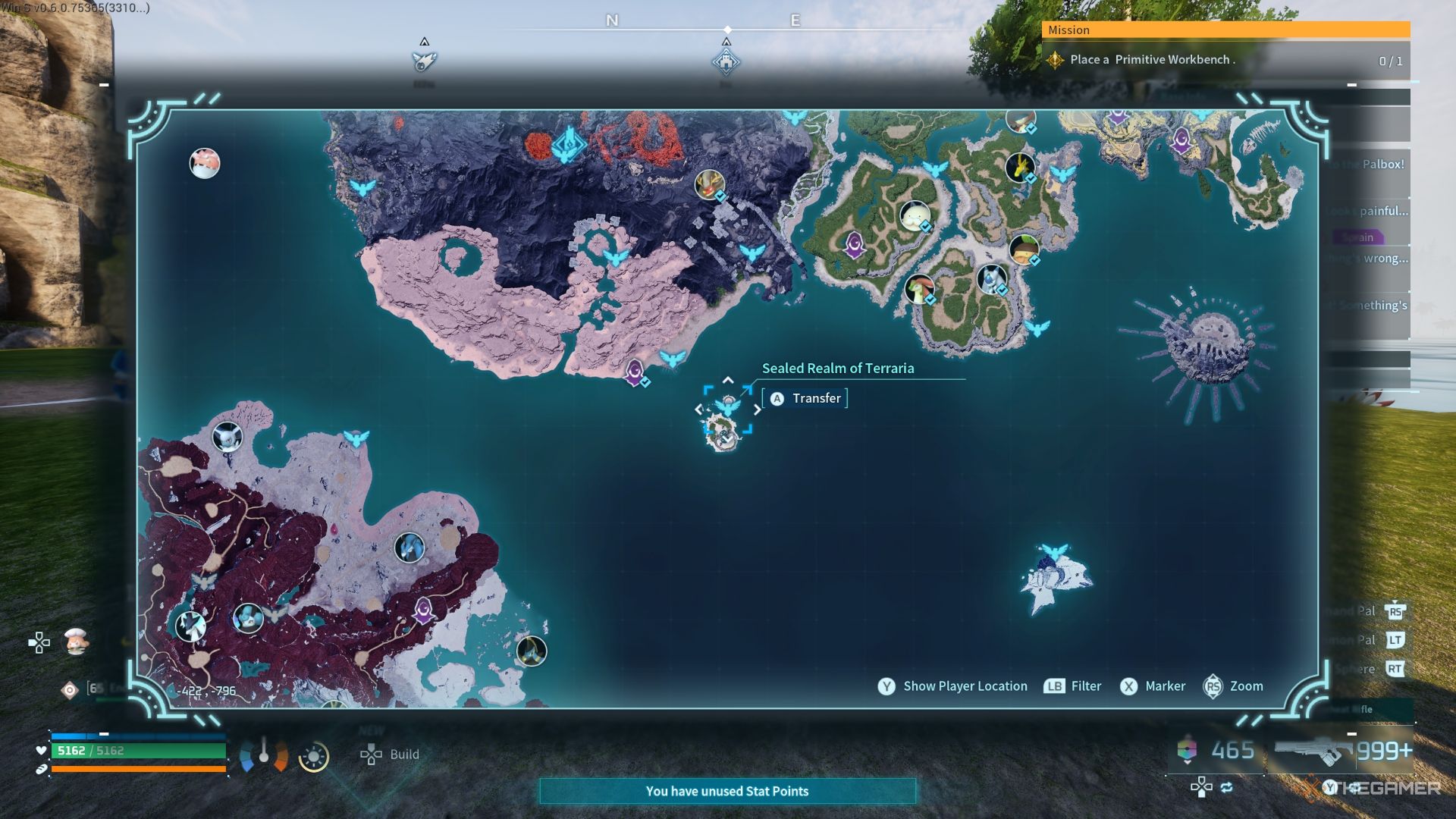Click the blue diamond tower marker on the volcano
This screenshot has width=1456, height=819.
pos(568,144)
